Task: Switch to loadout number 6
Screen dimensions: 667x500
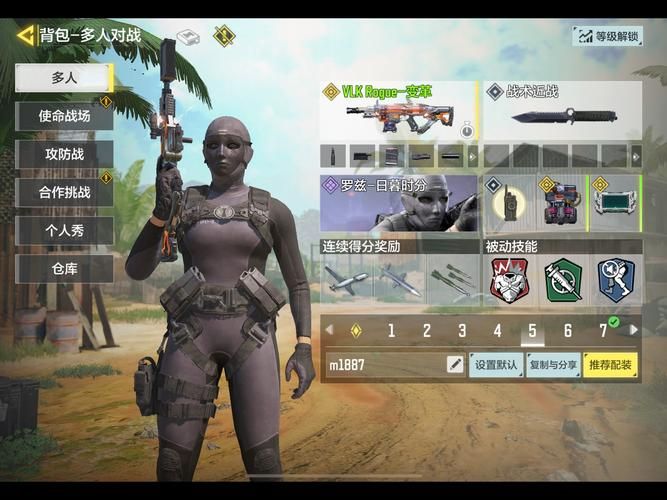Action: coord(567,331)
